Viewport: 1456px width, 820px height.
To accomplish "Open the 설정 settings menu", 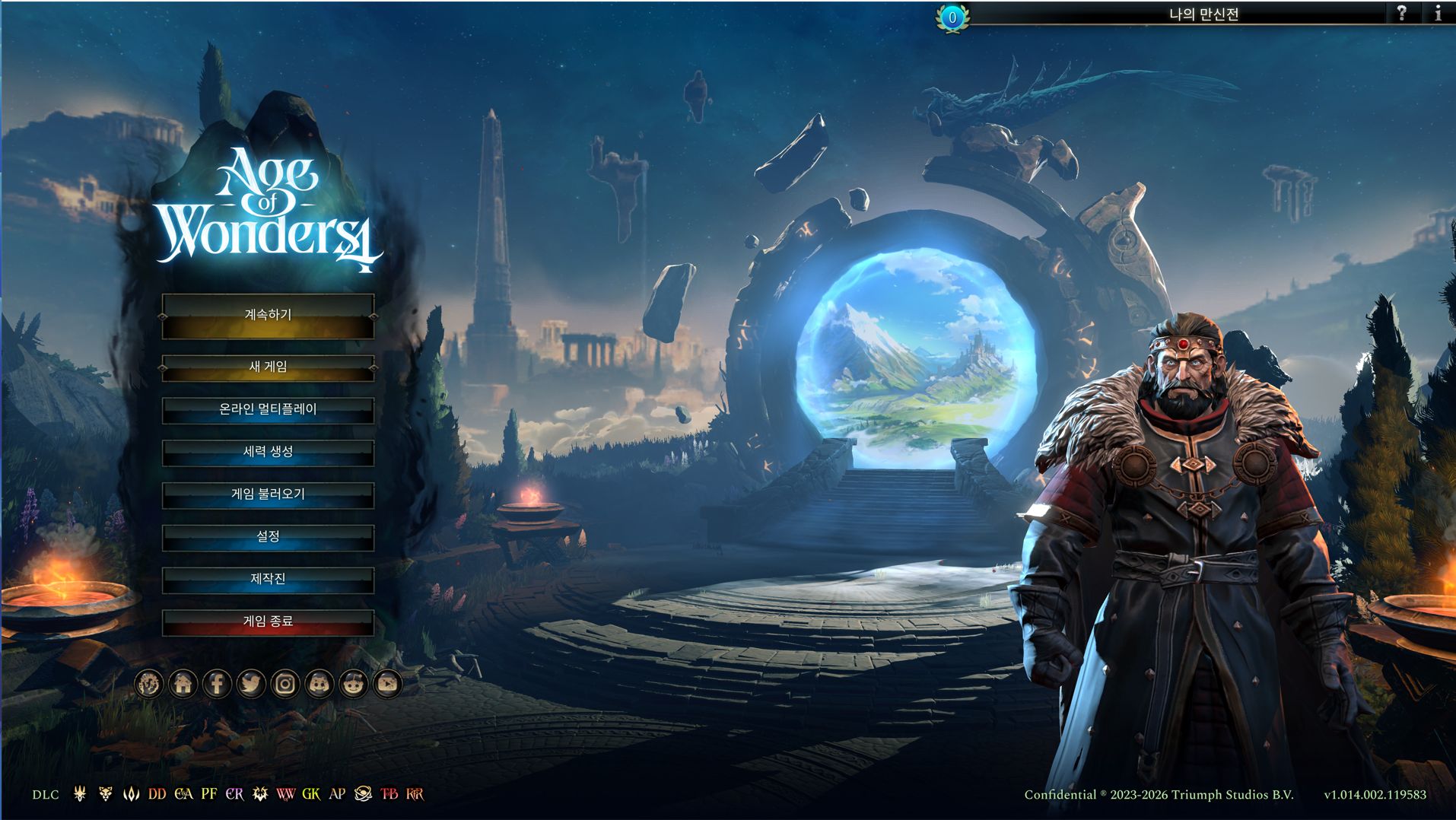I will pos(268,537).
